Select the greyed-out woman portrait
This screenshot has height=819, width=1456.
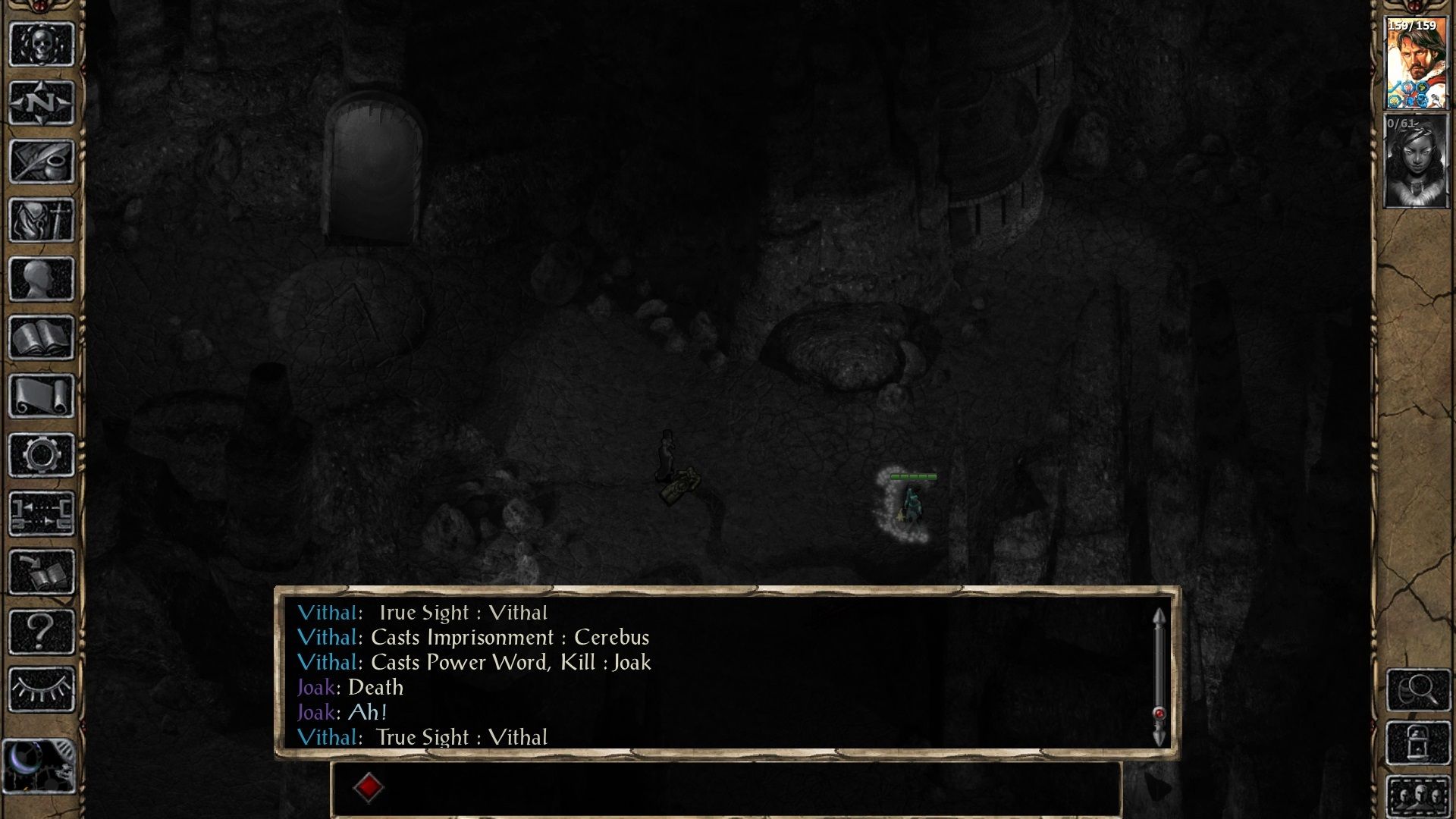click(x=1416, y=161)
